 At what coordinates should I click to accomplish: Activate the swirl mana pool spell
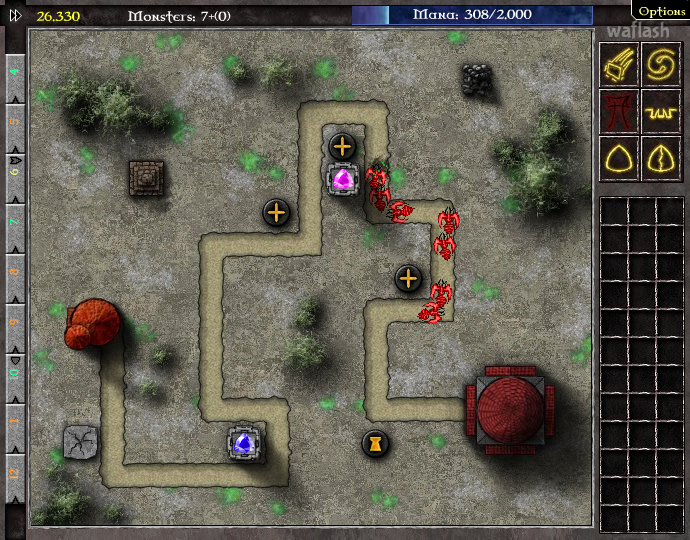661,65
